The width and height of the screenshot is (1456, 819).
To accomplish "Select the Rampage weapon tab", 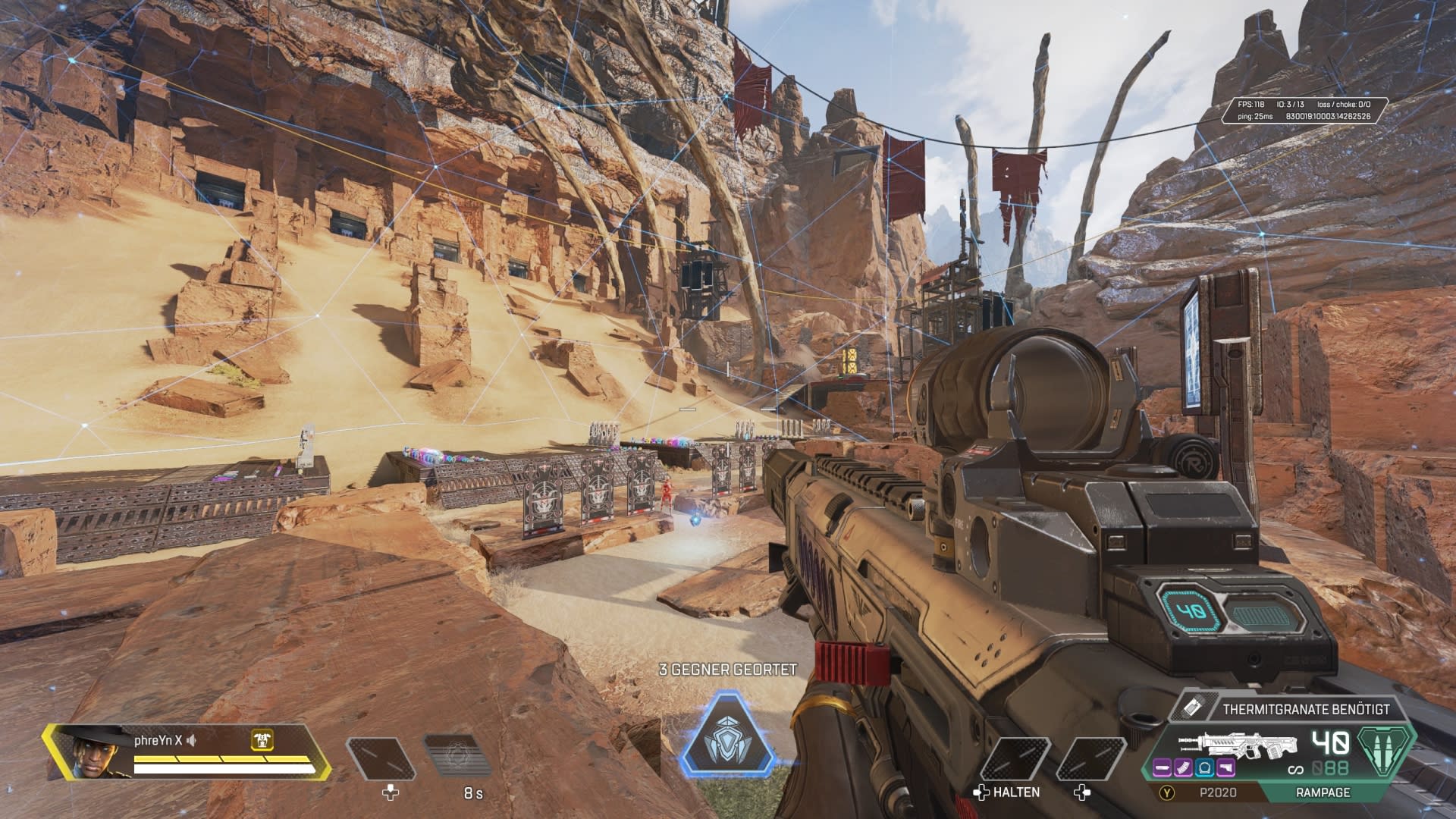I will 1323,792.
